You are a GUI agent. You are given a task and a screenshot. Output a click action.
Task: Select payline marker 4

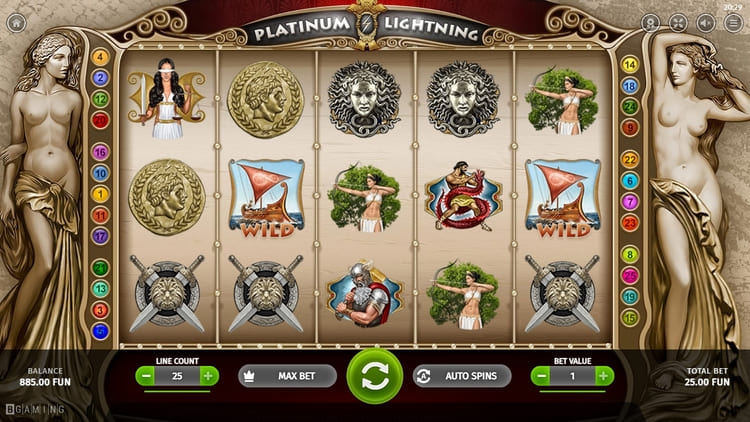click(x=100, y=57)
